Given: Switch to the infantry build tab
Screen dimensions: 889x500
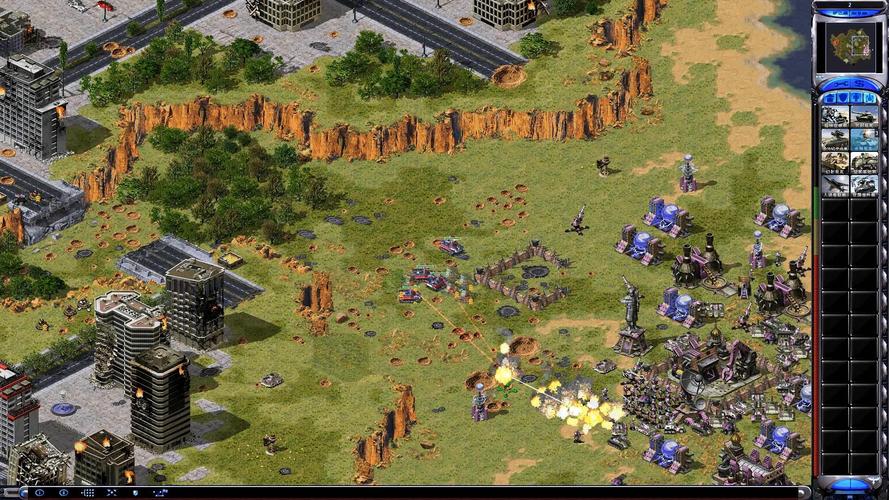Looking at the screenshot, I should coord(856,97).
